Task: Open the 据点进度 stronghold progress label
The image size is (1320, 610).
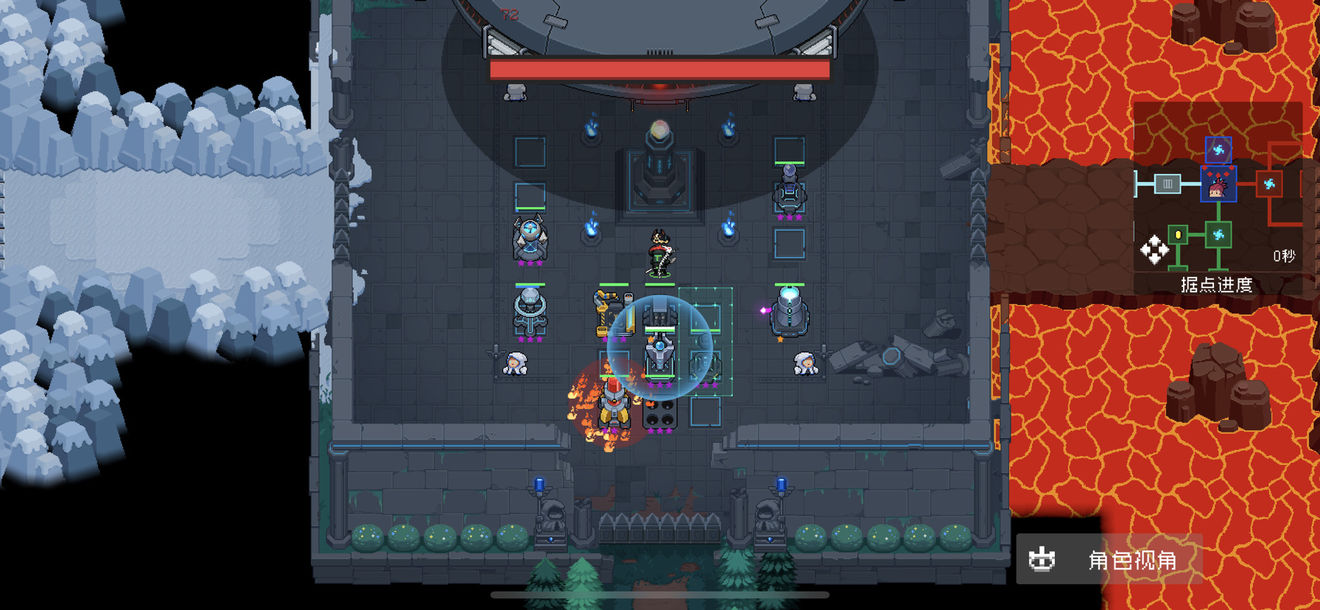Action: (1216, 285)
